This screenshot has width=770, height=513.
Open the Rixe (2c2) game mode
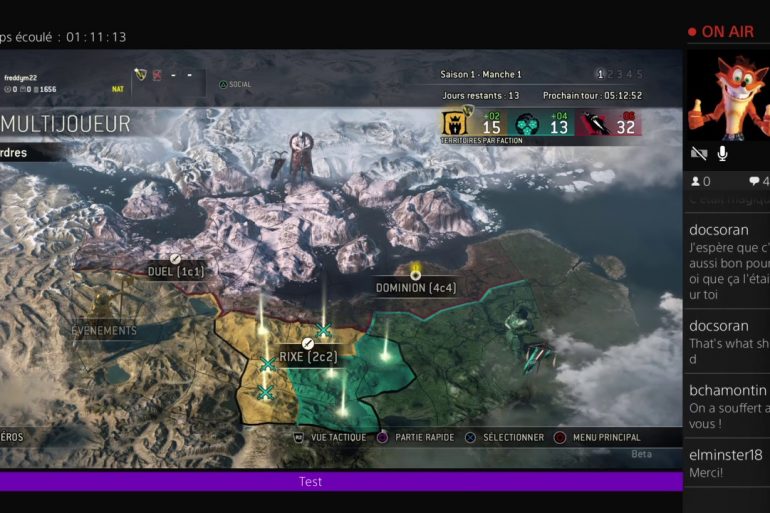307,355
